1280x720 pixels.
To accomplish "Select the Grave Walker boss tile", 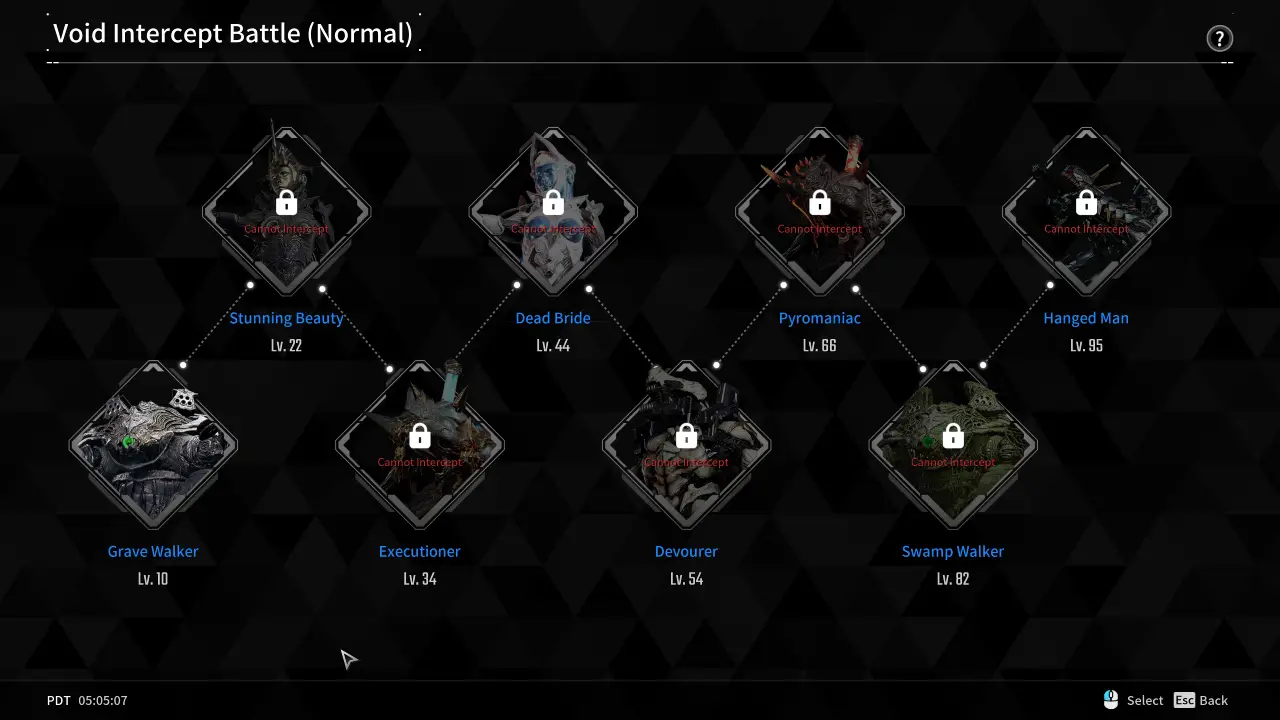I will click(x=153, y=445).
